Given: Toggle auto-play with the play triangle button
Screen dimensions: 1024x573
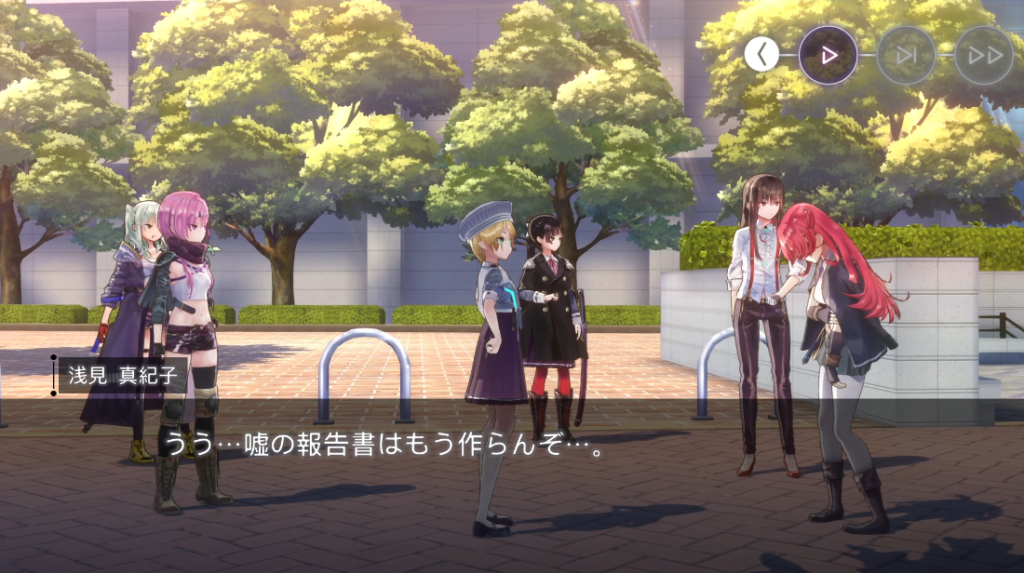Looking at the screenshot, I should tap(828, 55).
